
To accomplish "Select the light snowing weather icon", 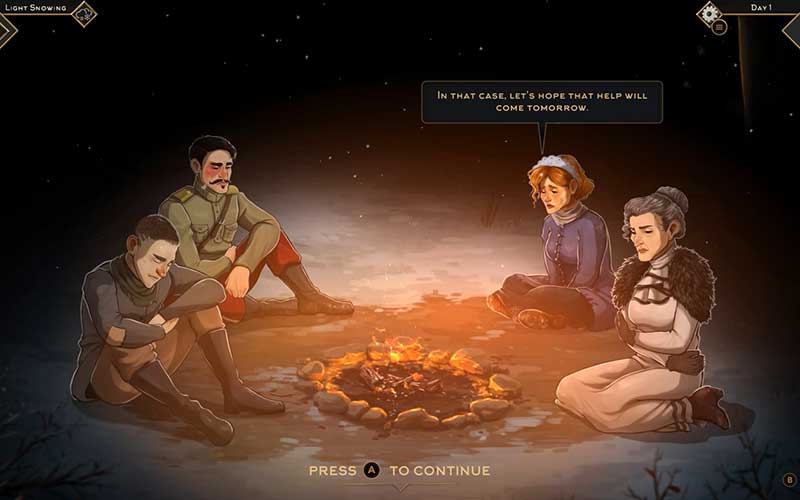I will coord(84,12).
